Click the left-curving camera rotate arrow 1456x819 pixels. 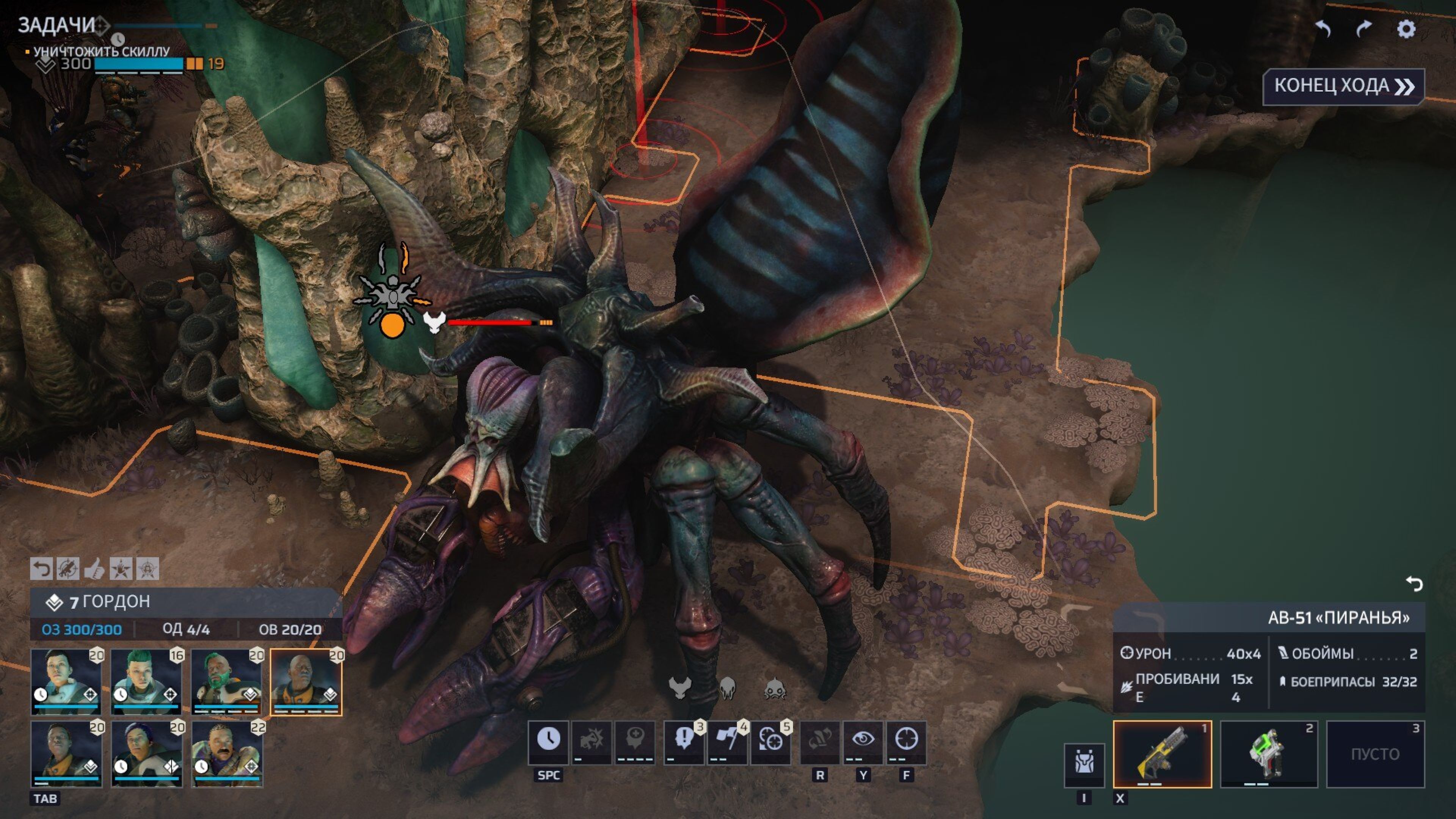click(x=1323, y=29)
